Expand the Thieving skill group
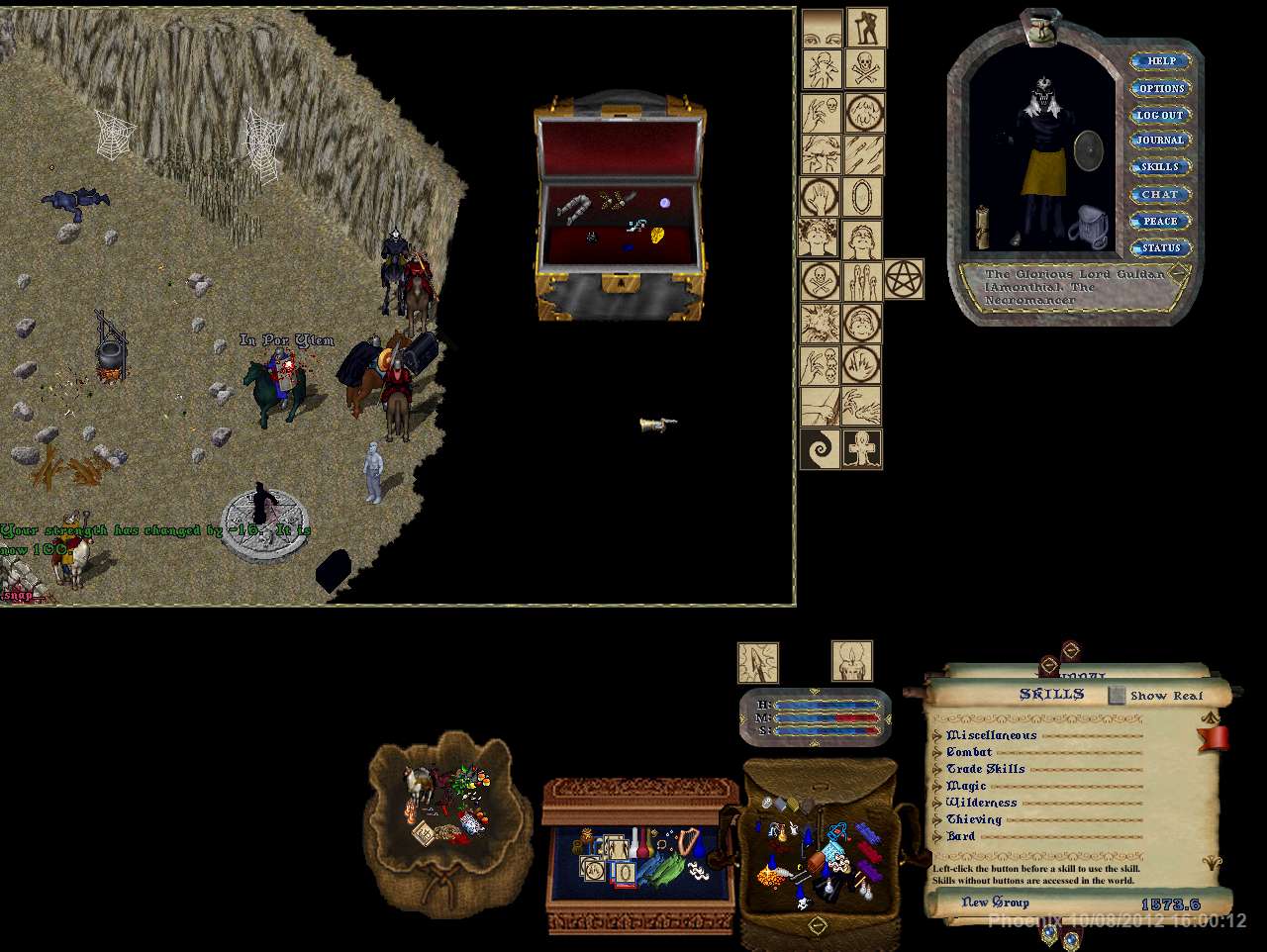This screenshot has width=1267, height=952. (x=937, y=820)
